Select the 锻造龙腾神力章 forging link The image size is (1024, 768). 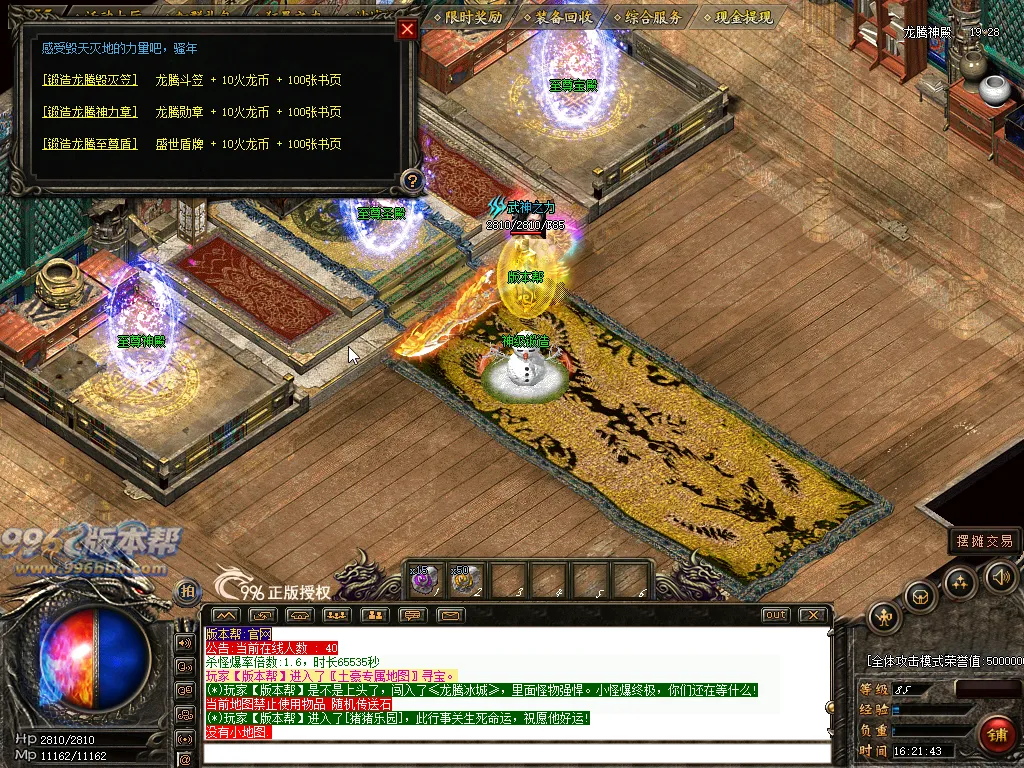pos(90,112)
